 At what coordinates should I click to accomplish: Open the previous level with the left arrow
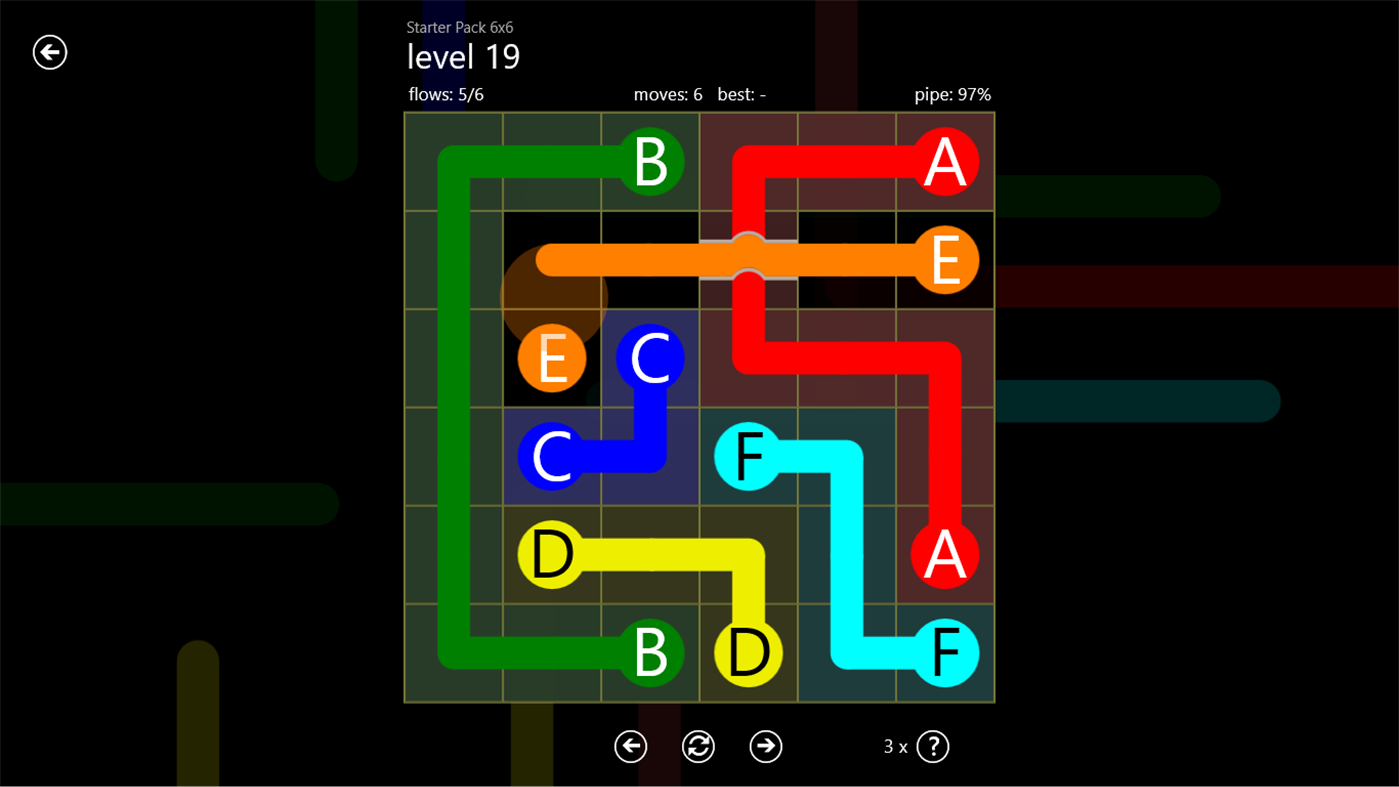630,746
